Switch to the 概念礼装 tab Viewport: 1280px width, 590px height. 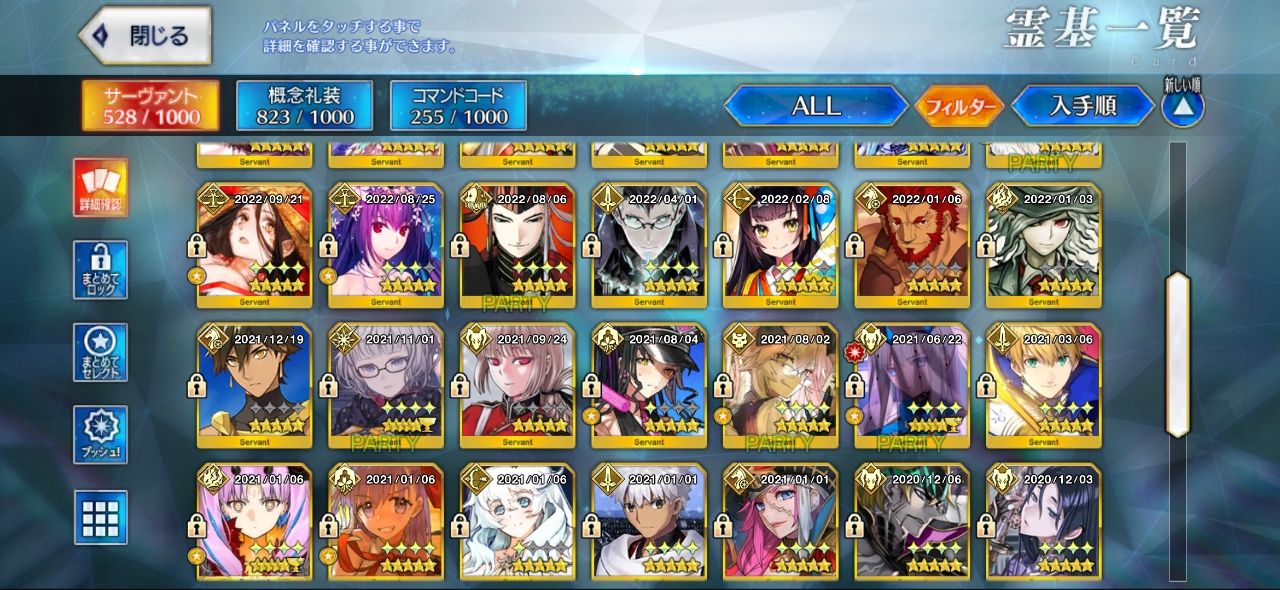coord(304,106)
